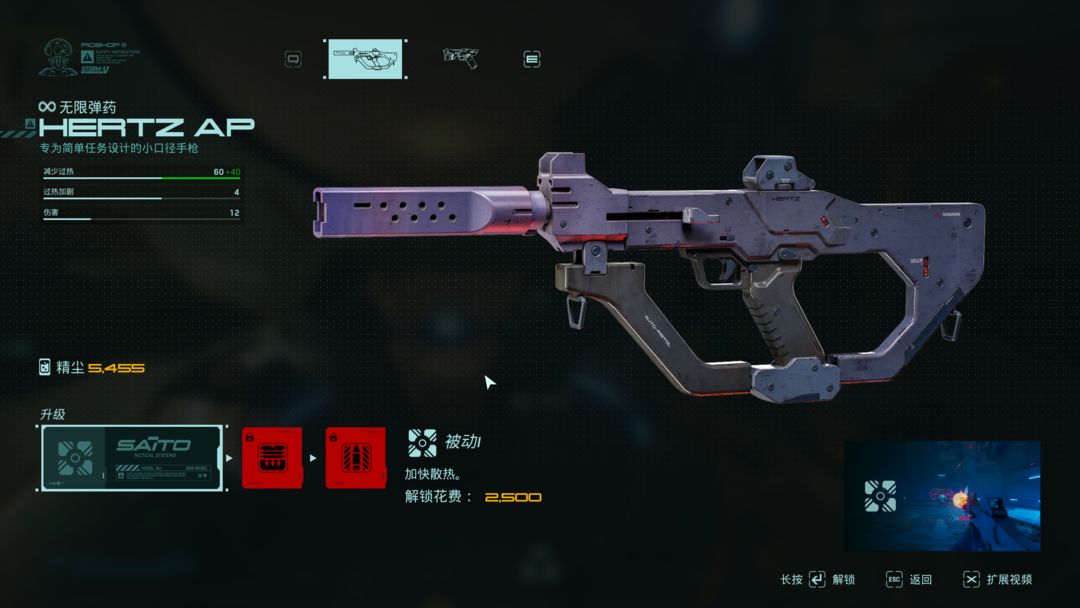The height and width of the screenshot is (608, 1080).
Task: Select the SAITO passive upgrade card
Action: click(132, 458)
